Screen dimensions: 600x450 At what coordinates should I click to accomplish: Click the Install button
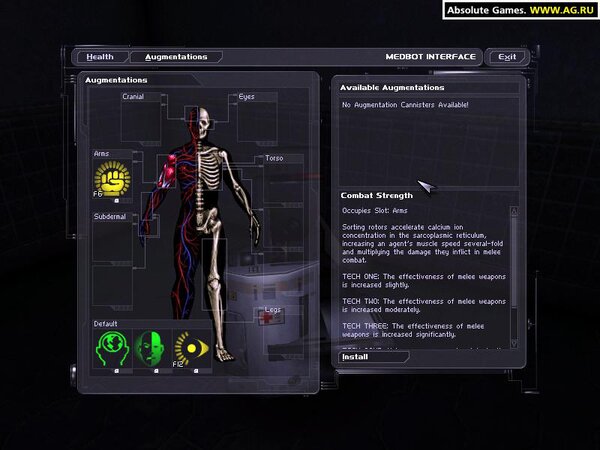(356, 356)
